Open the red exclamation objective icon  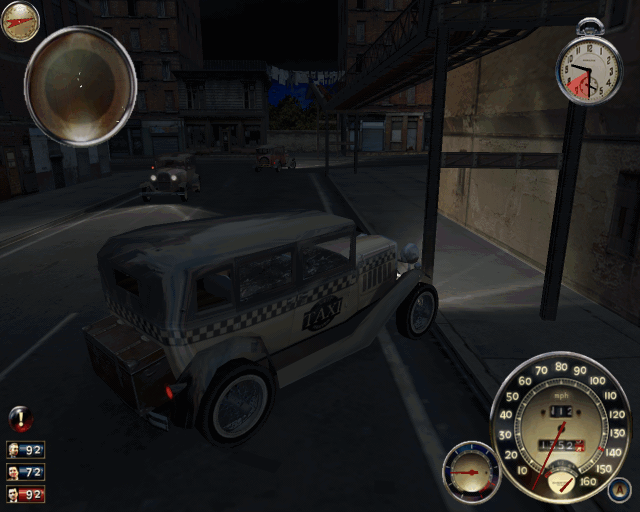point(19,419)
